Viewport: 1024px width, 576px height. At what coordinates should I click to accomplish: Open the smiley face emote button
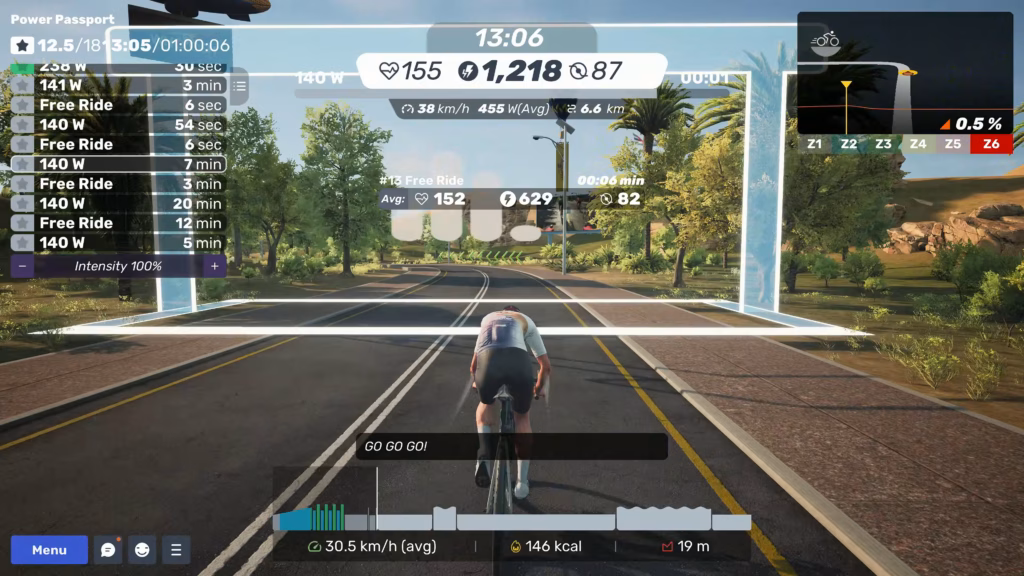point(142,550)
